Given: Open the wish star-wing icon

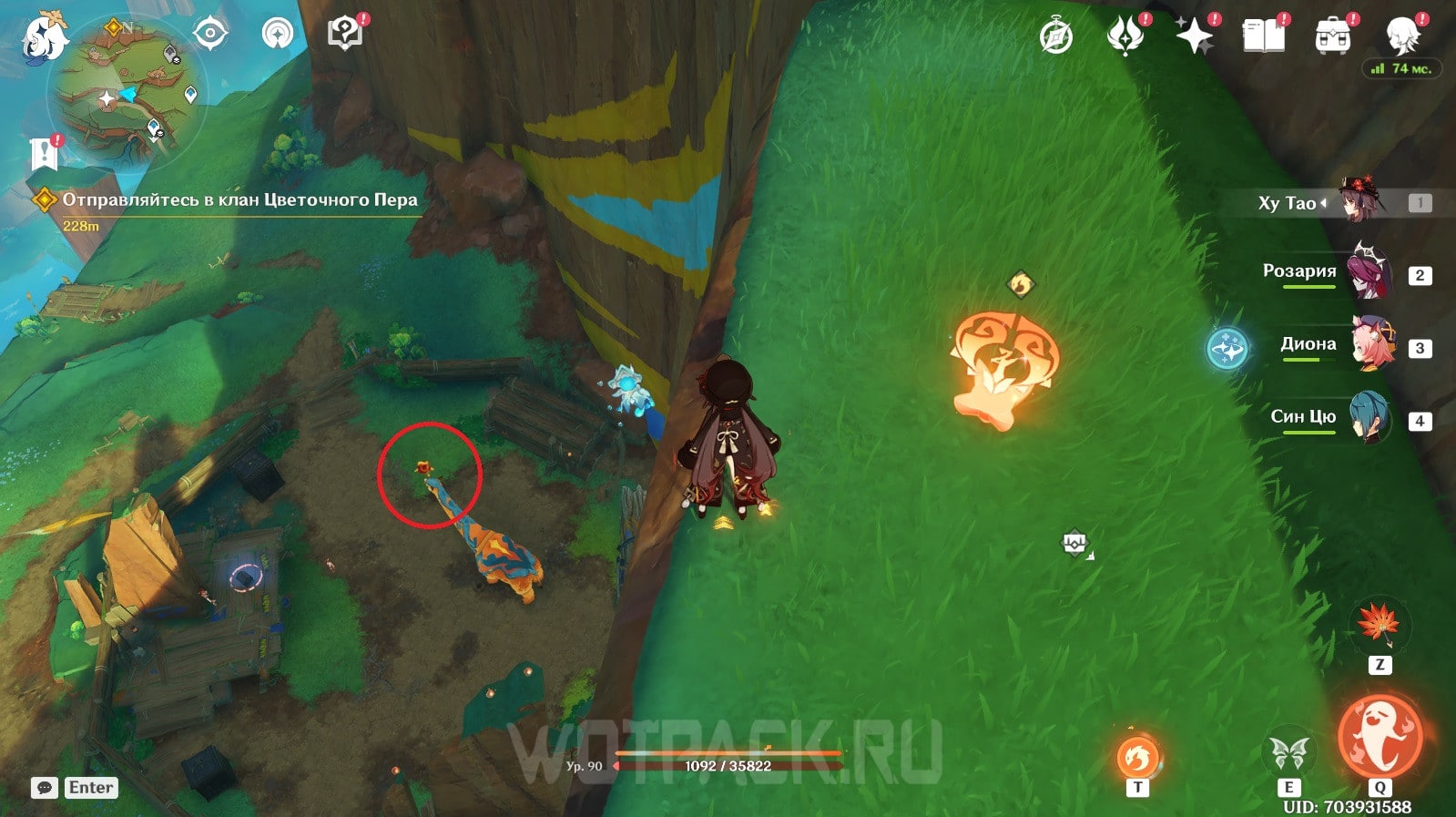Looking at the screenshot, I should (x=1125, y=36).
